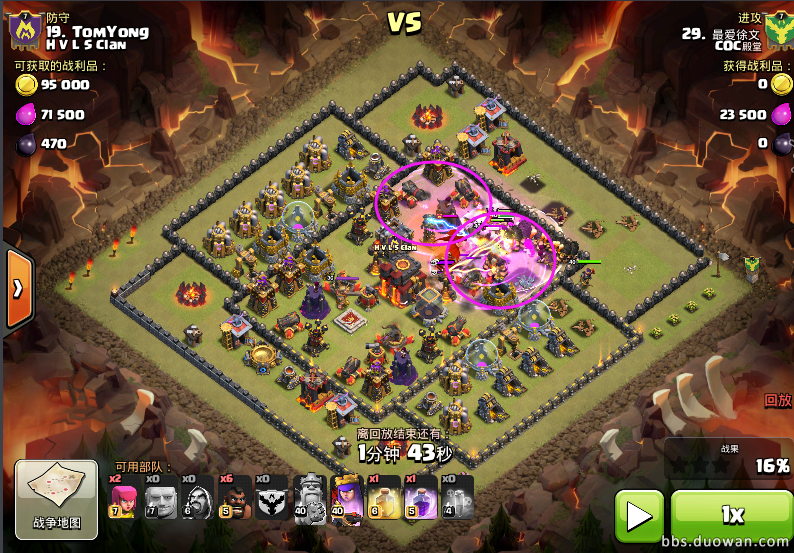Expand the orange side arrow tab
Viewport: 794px width, 553px height.
[x=19, y=288]
